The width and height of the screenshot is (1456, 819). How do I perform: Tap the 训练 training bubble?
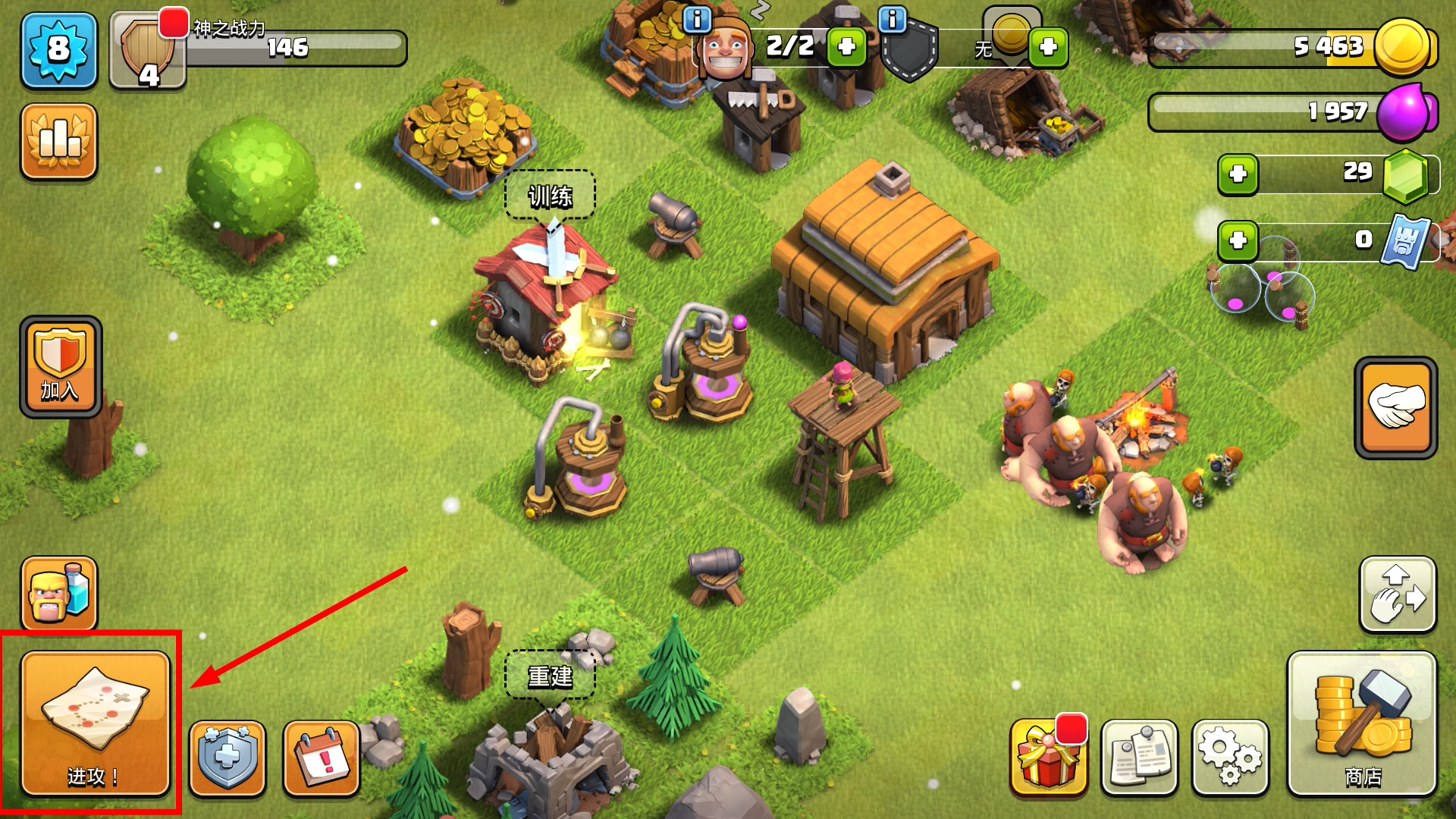tap(550, 196)
